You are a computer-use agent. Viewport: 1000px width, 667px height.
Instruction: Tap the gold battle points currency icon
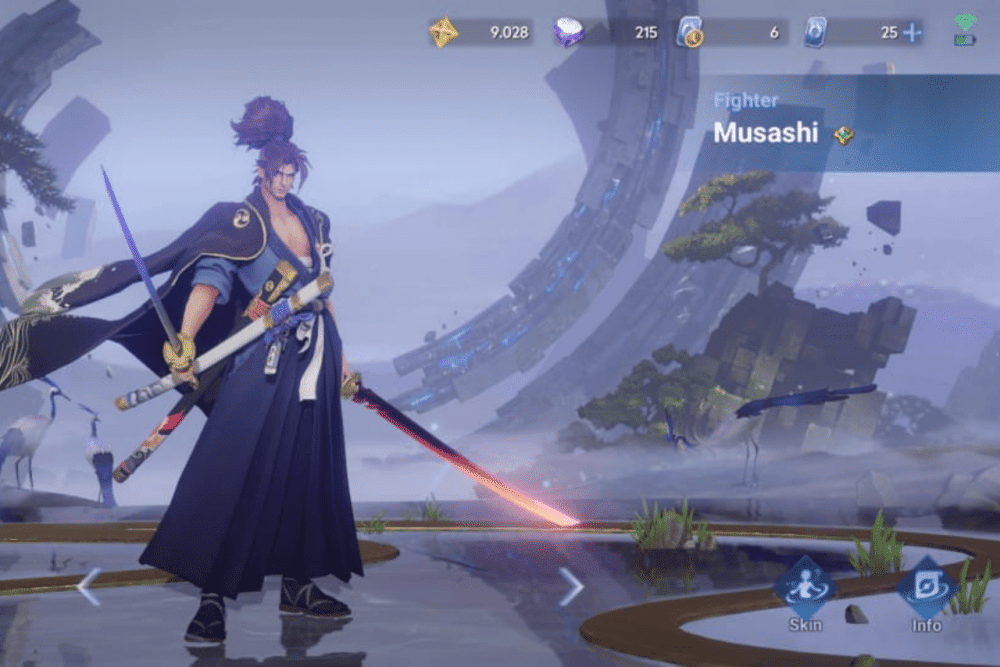tap(444, 32)
